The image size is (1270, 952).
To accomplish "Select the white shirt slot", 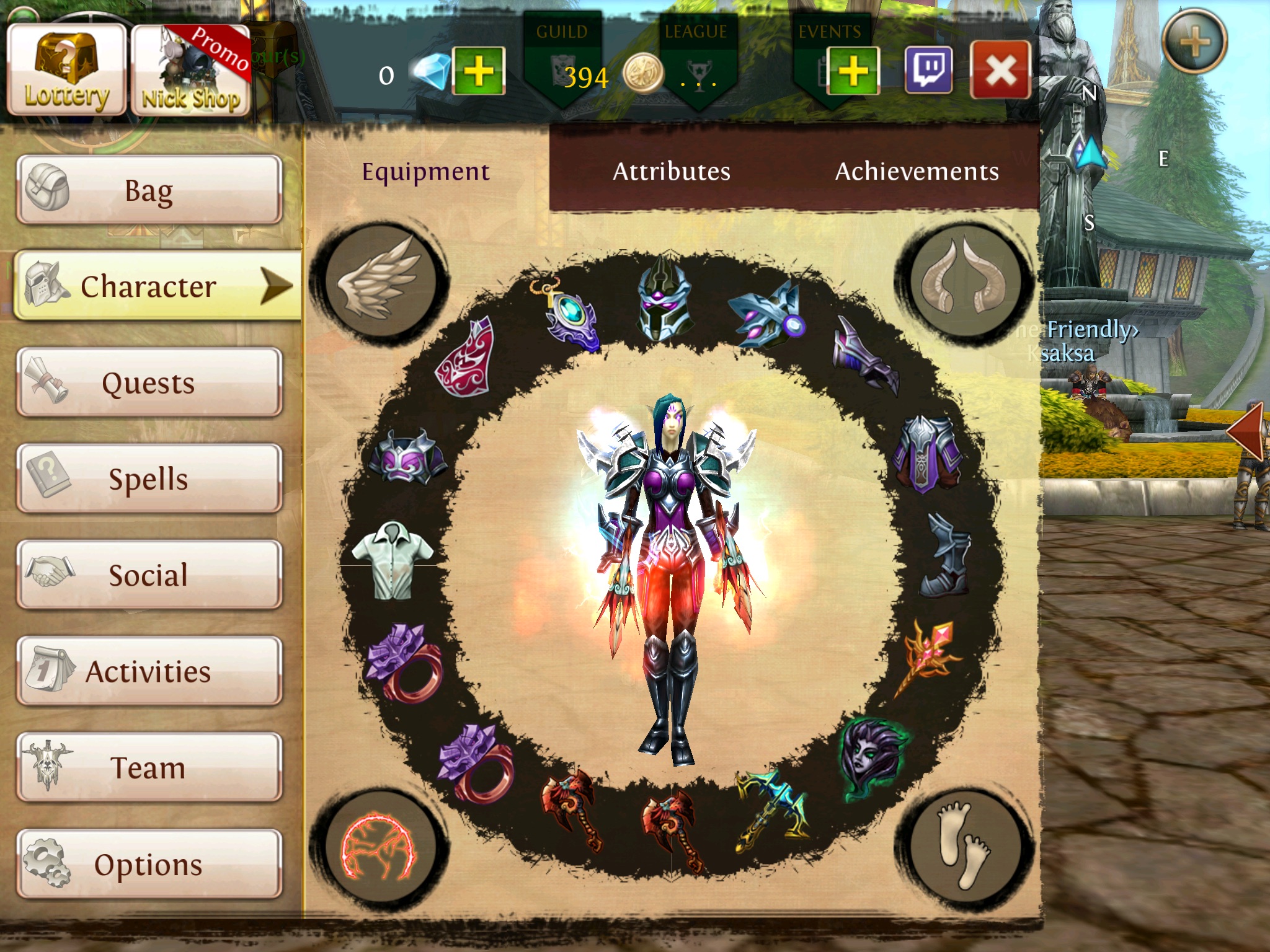I will click(x=393, y=560).
